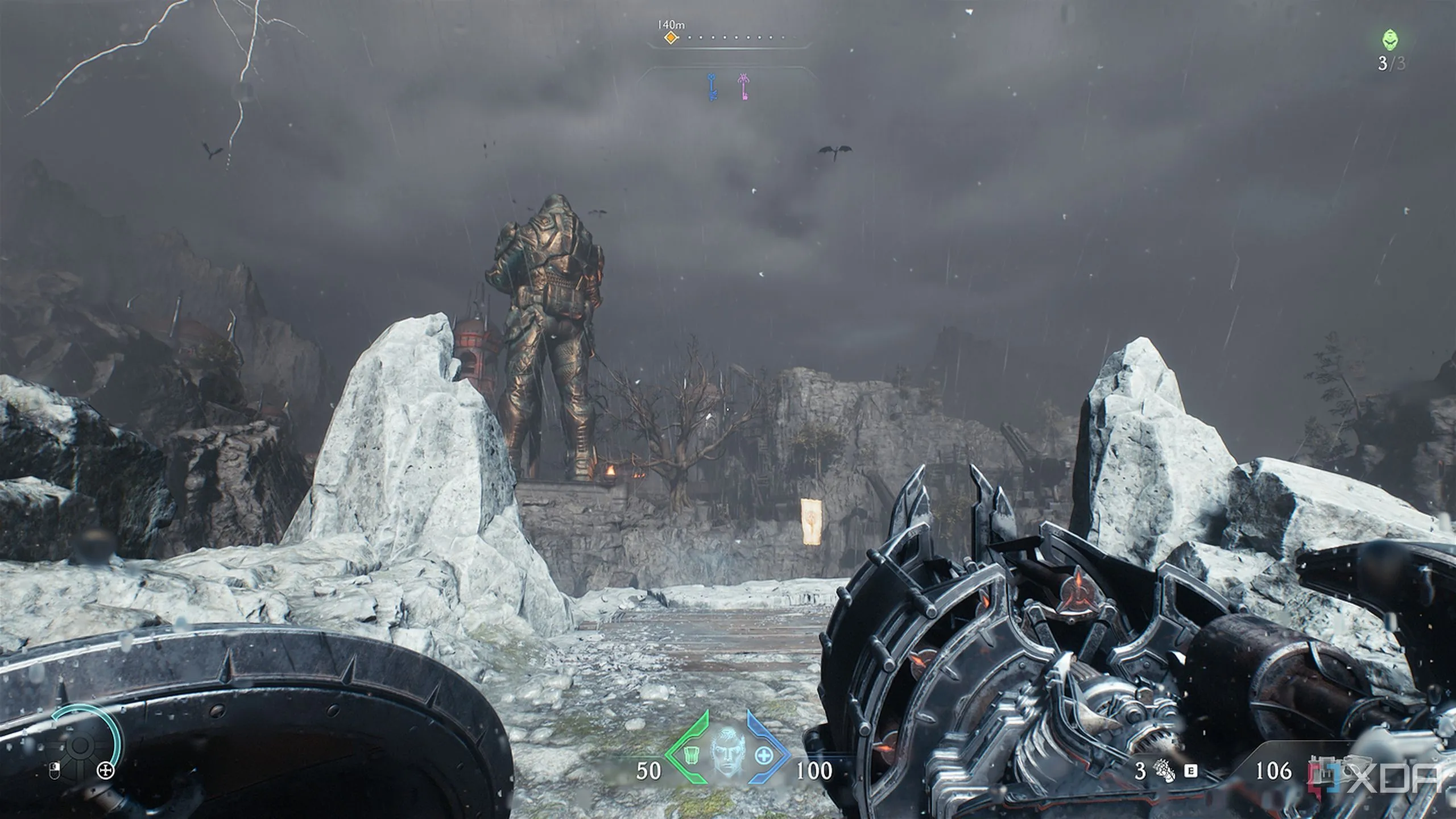Image resolution: width=1456 pixels, height=819 pixels.
Task: Click the shield throw crosshair icon
Action: pos(105,771)
